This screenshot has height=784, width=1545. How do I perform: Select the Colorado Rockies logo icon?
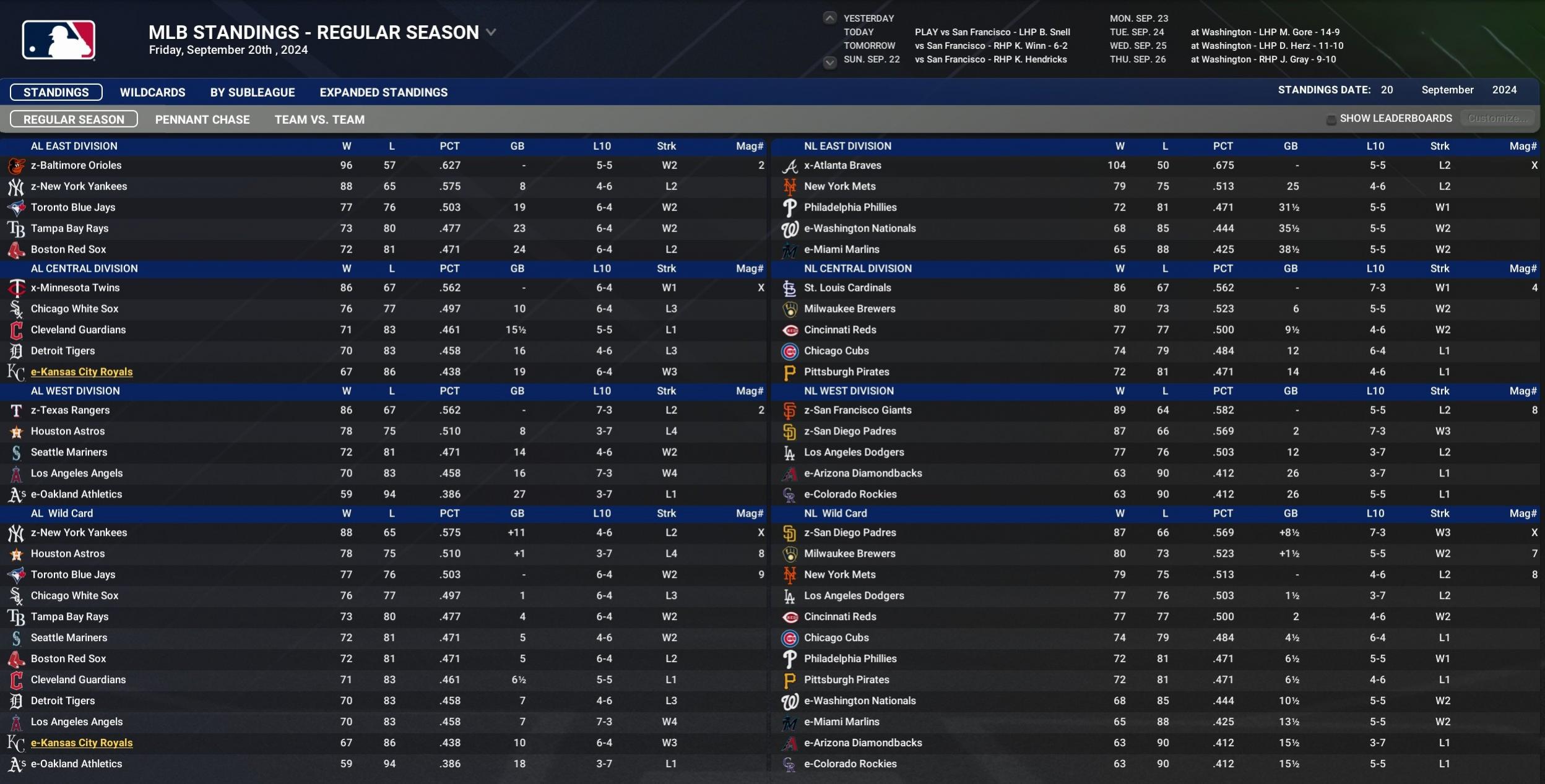pyautogui.click(x=790, y=494)
